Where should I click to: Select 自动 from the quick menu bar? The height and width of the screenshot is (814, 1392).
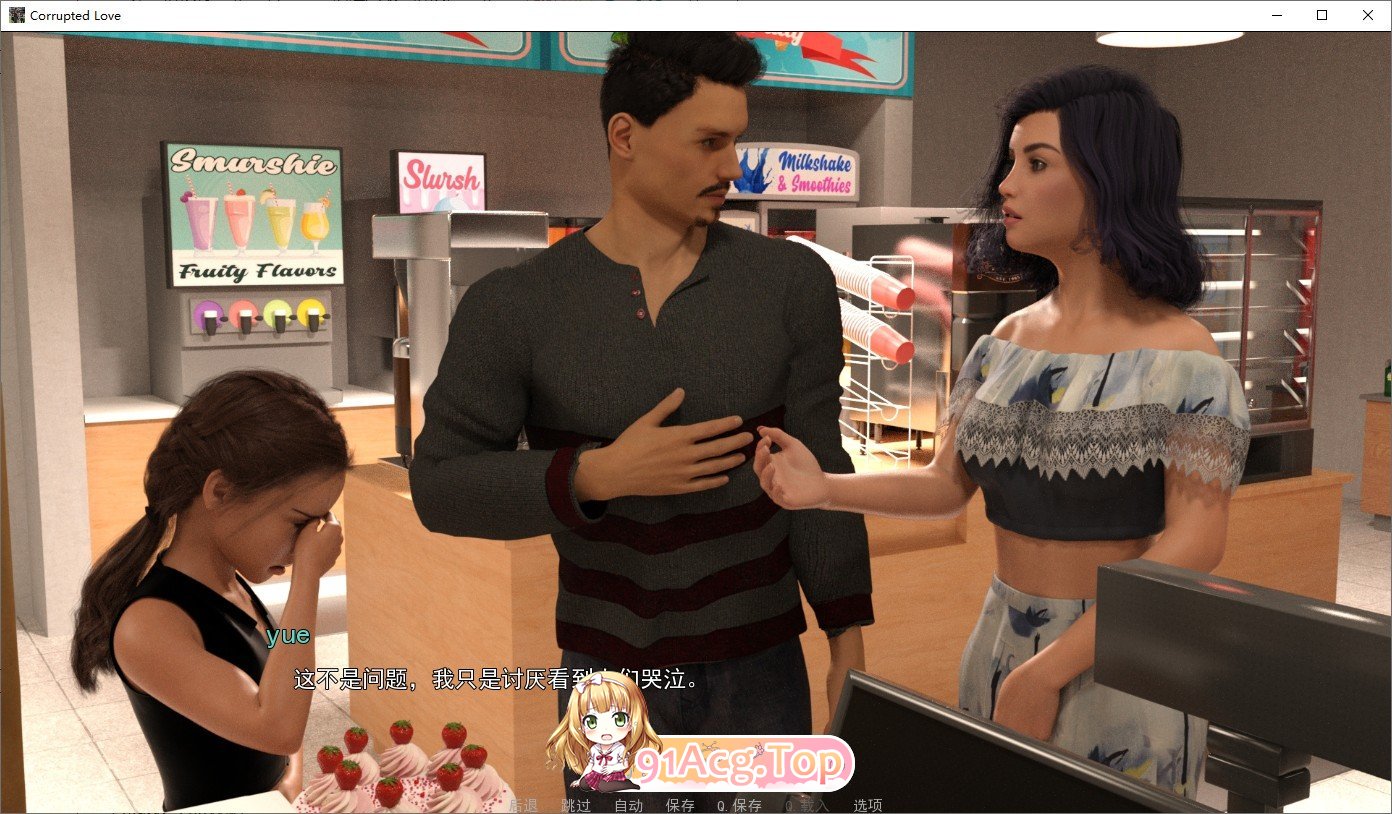628,804
